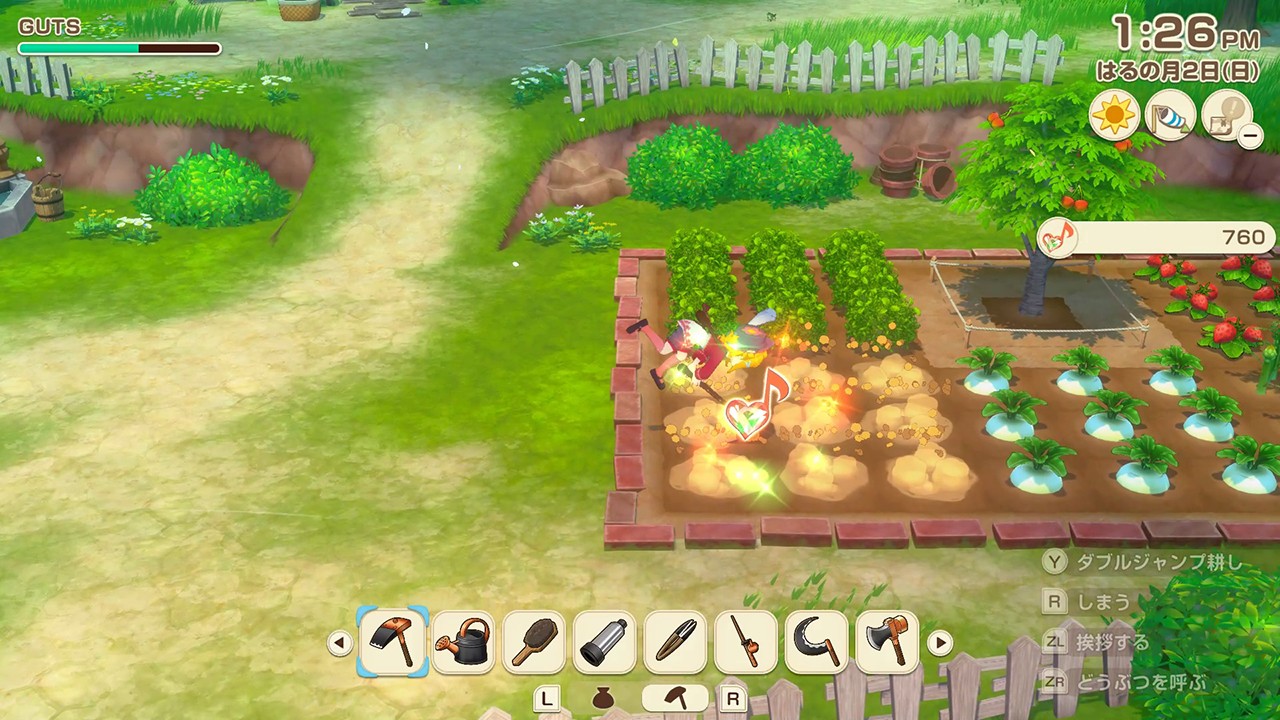The width and height of the screenshot is (1280, 720).
Task: Switch to the item bag category
Action: (602, 698)
